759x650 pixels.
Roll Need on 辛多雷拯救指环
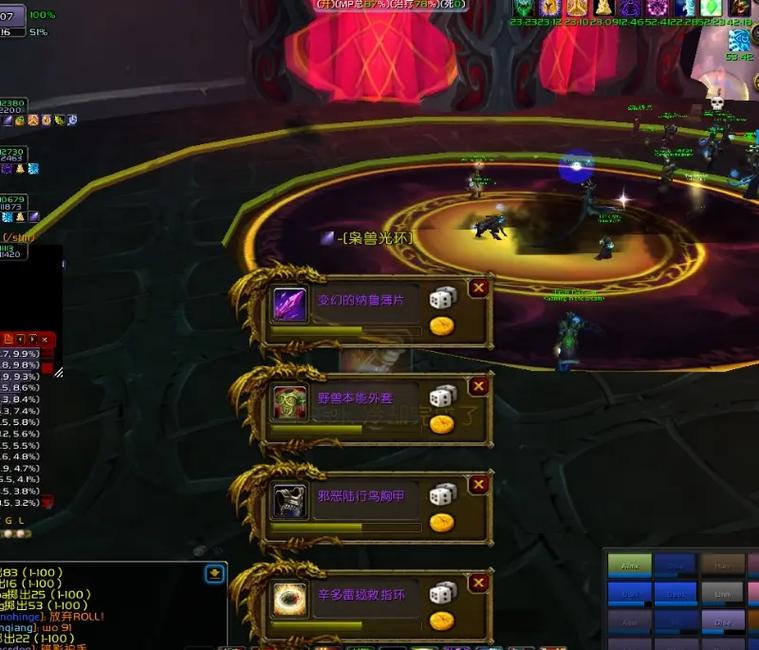(x=442, y=593)
